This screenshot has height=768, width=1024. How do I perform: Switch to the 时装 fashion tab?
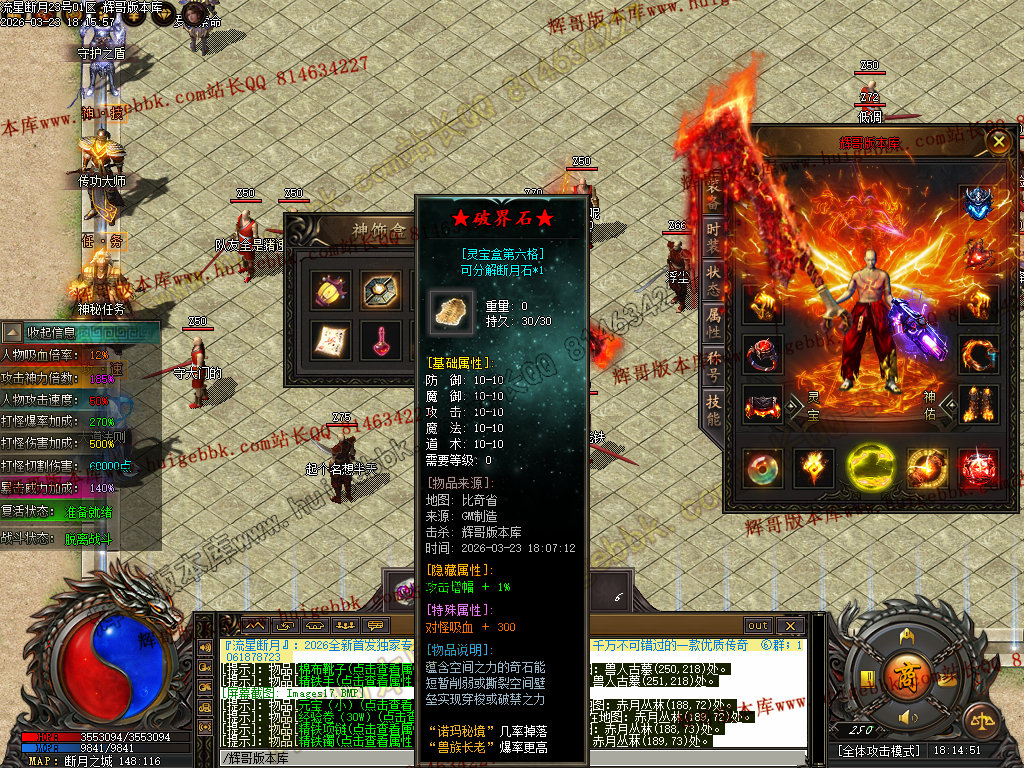point(713,238)
